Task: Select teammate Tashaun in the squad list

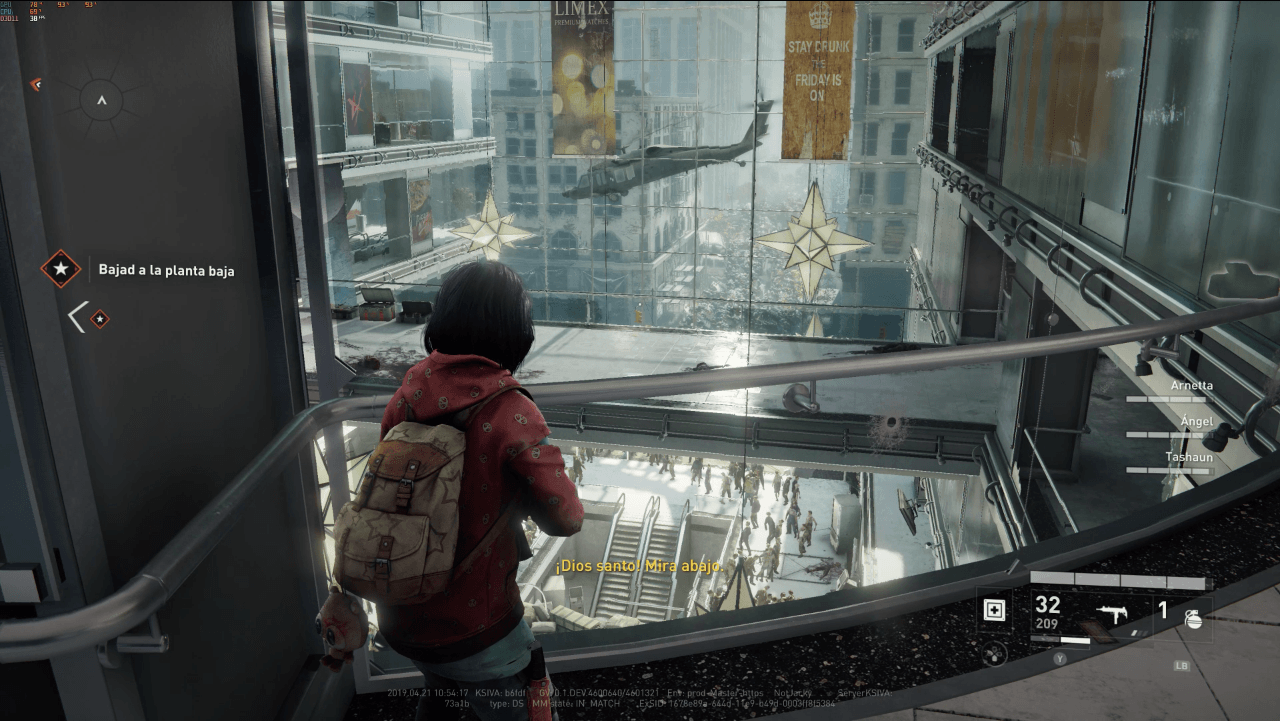Action: (x=1188, y=457)
